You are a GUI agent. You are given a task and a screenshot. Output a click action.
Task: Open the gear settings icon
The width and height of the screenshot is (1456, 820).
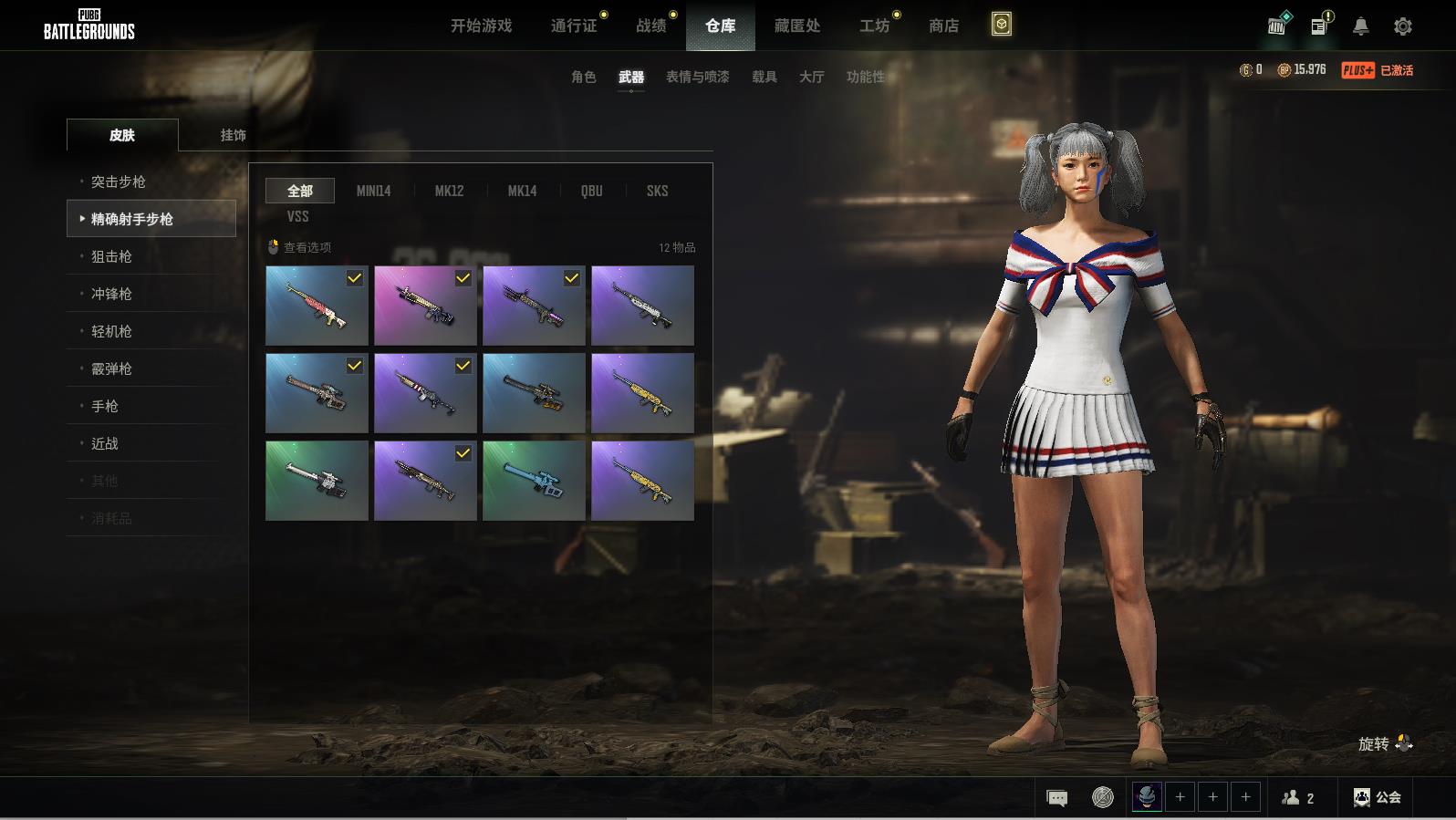pos(1403,26)
